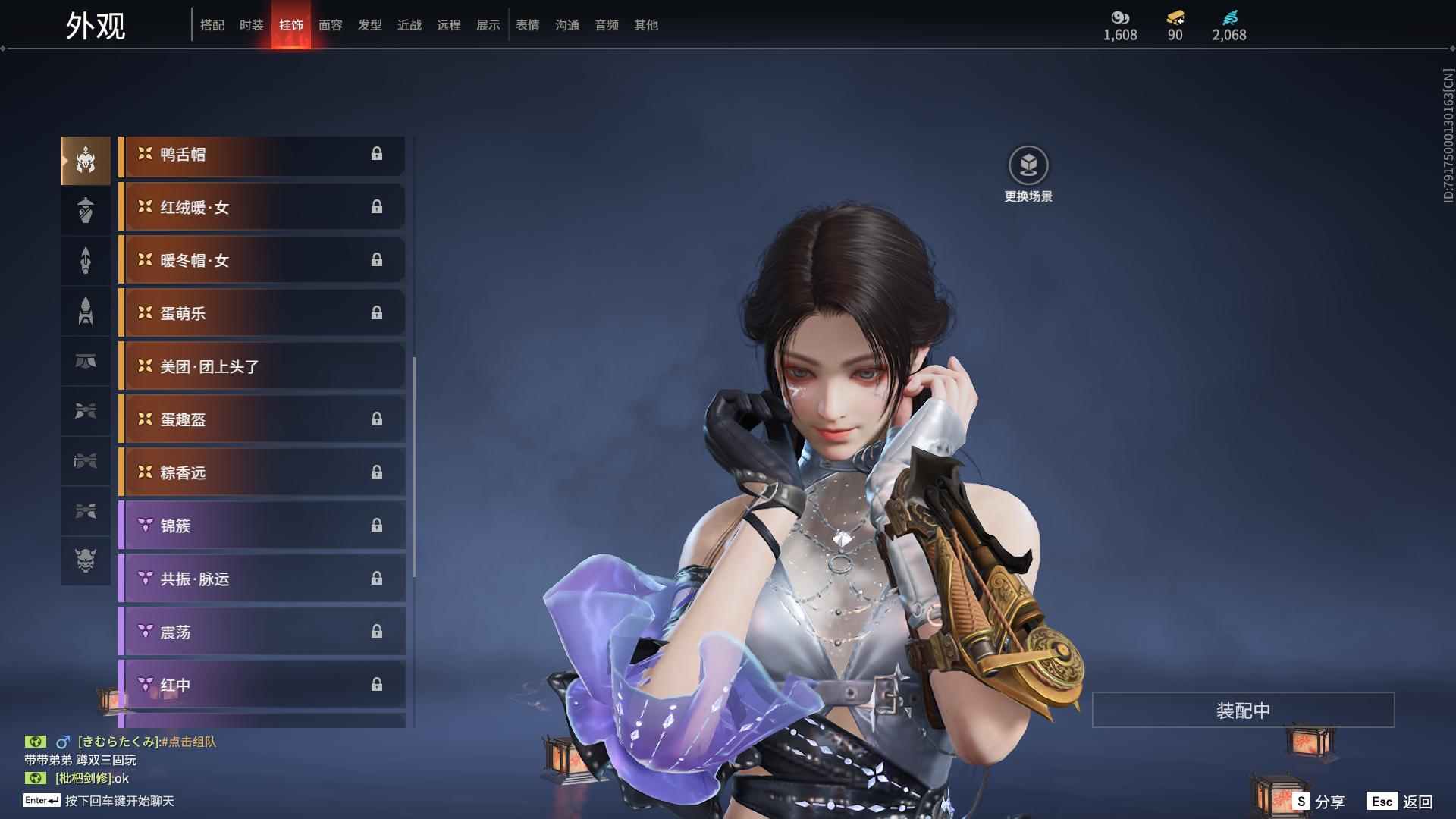Screen dimensions: 1456x819
Task: Click 返回 to go back
Action: point(1401,802)
